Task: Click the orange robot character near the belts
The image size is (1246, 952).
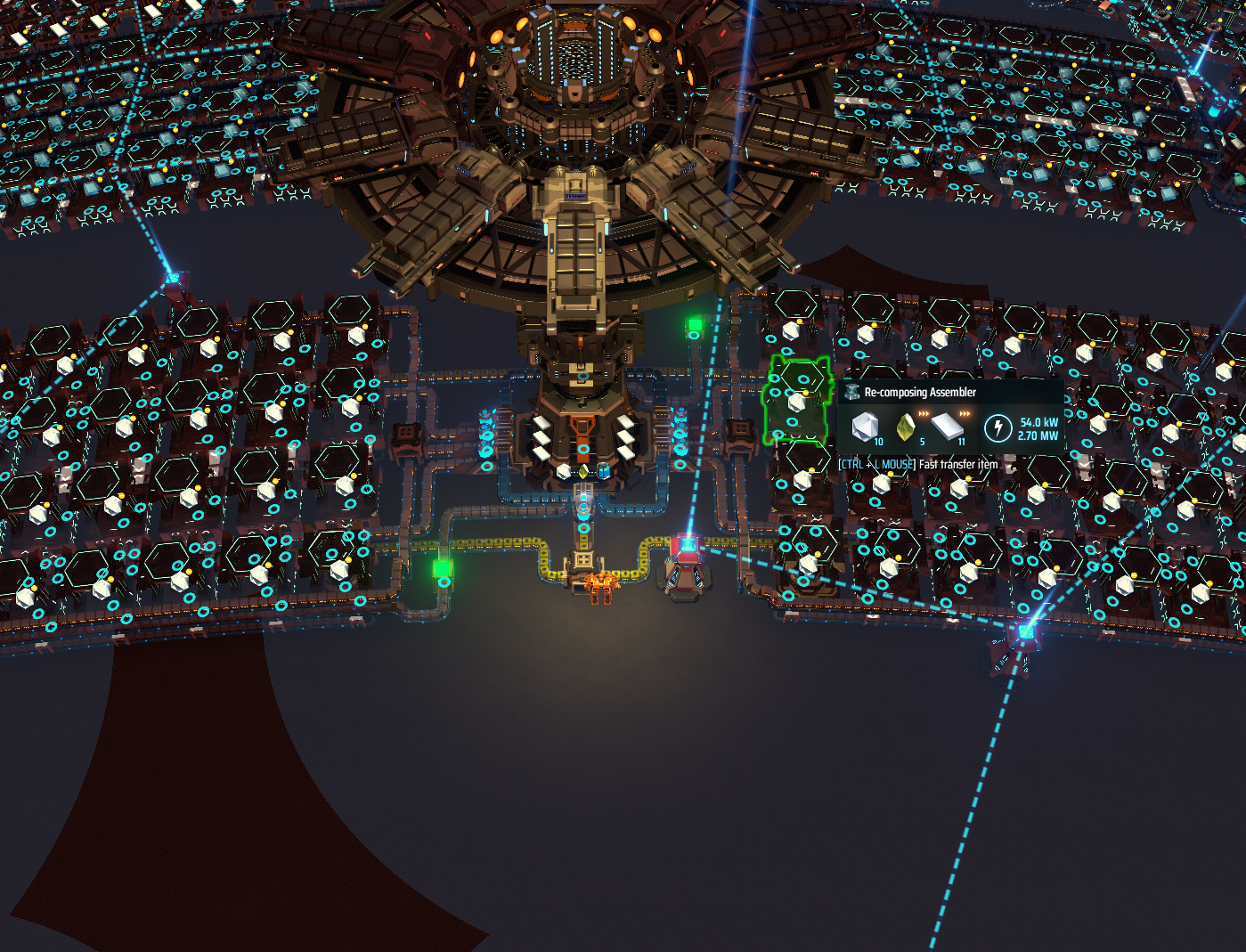Action: click(x=601, y=586)
